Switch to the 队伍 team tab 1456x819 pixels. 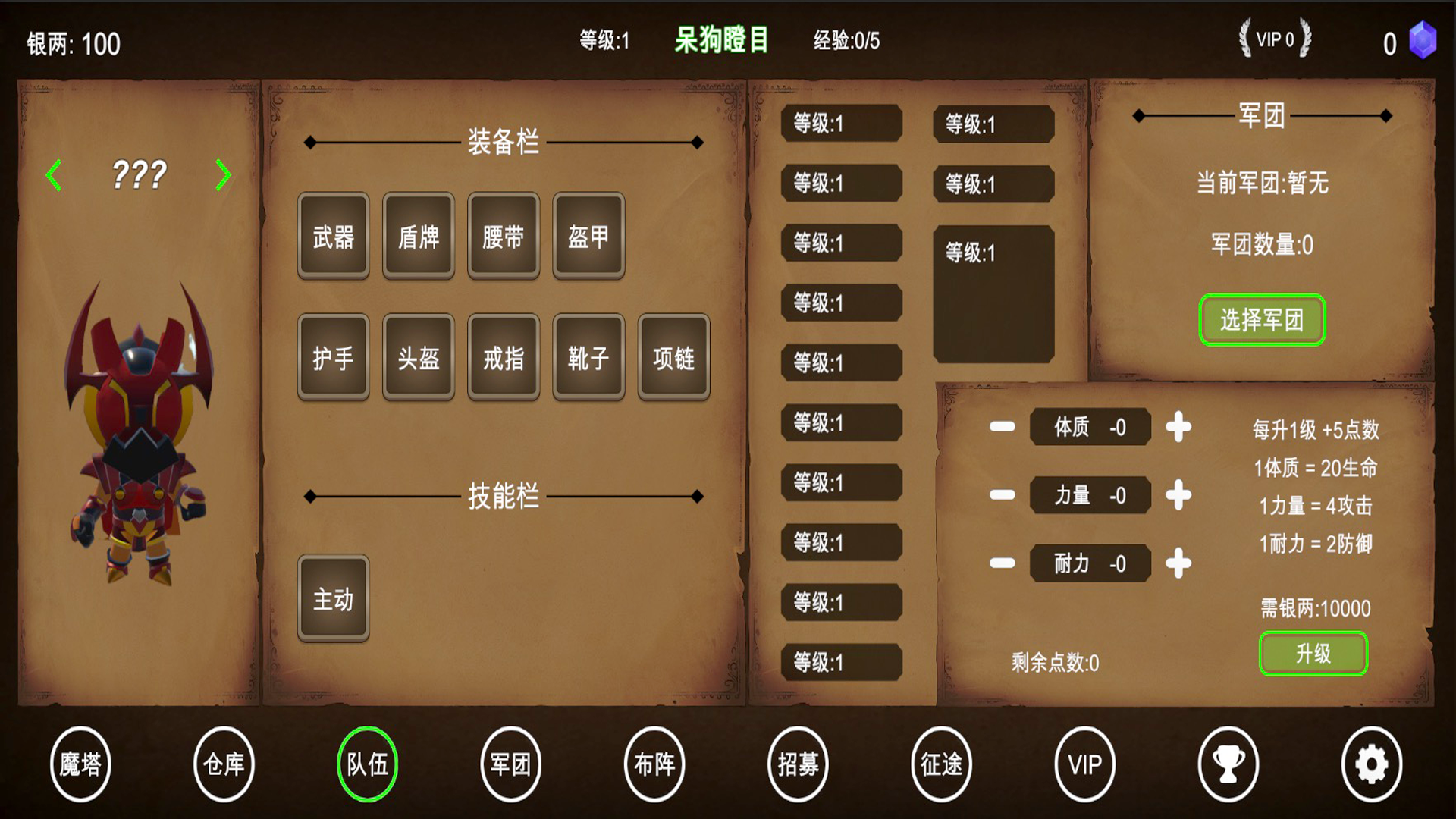[x=367, y=765]
